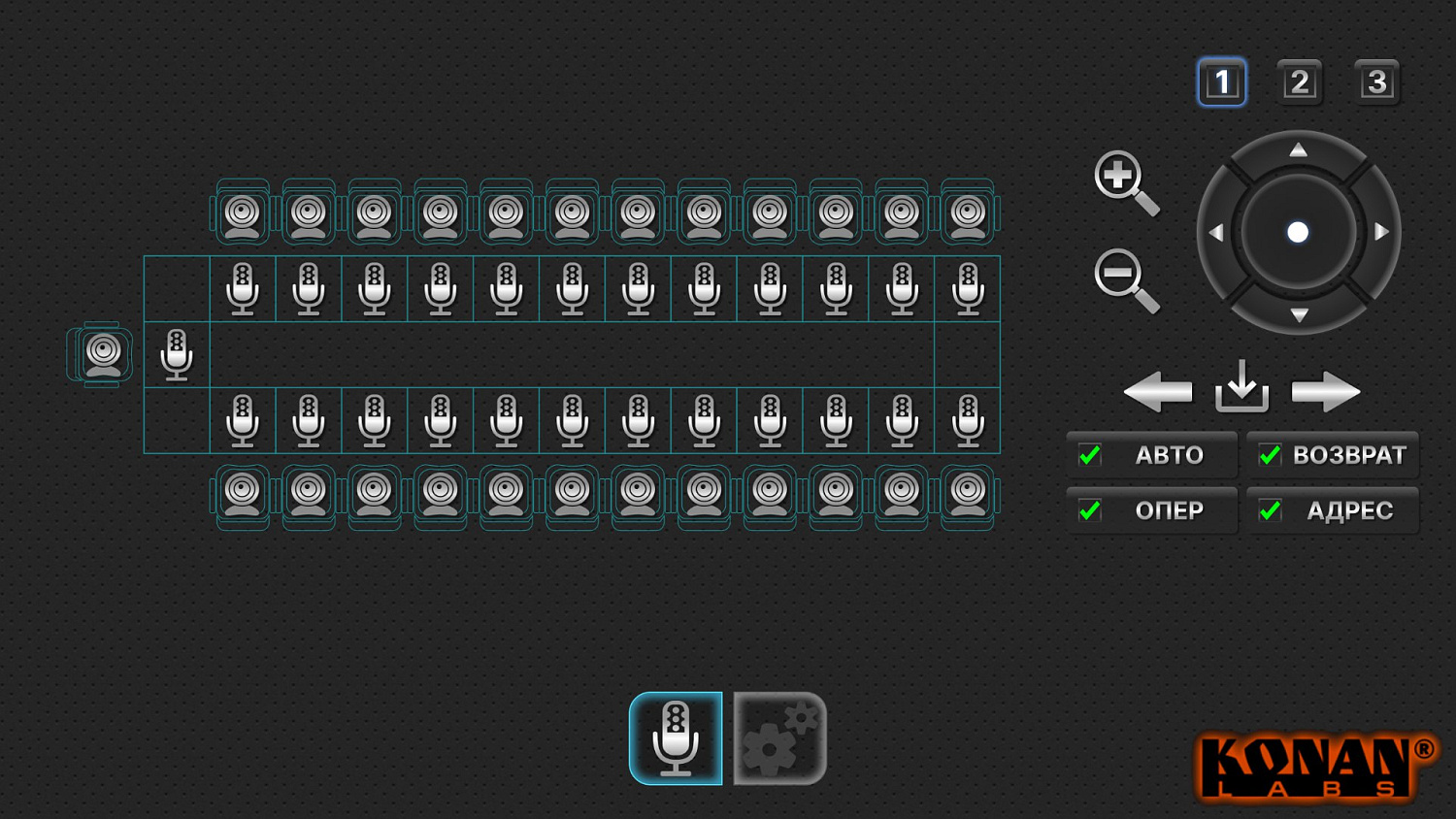Toggle the АДРЕС checkbox

point(1270,510)
